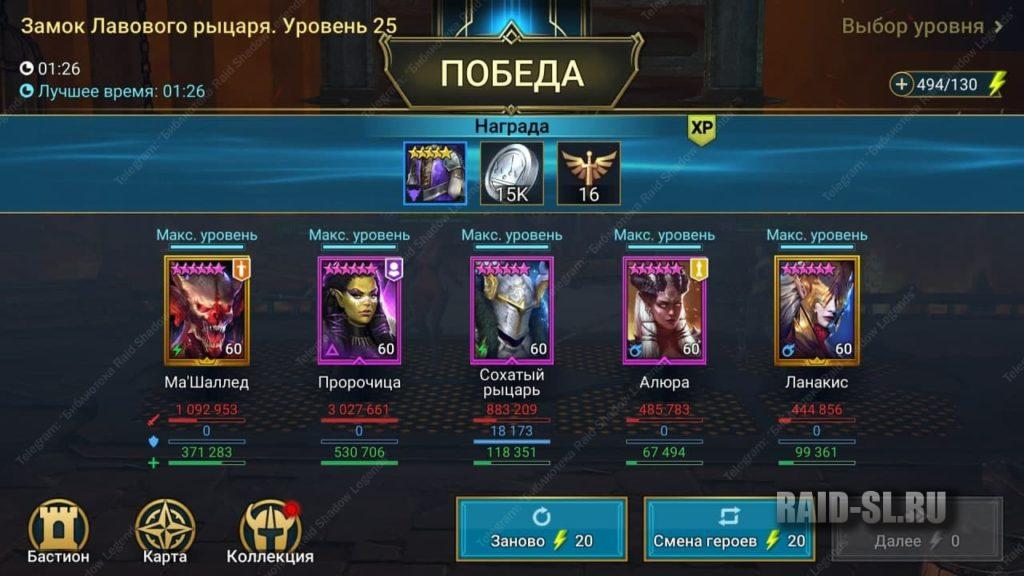This screenshot has height=576, width=1024.
Task: Continue with the Далее button
Action: [x=917, y=541]
